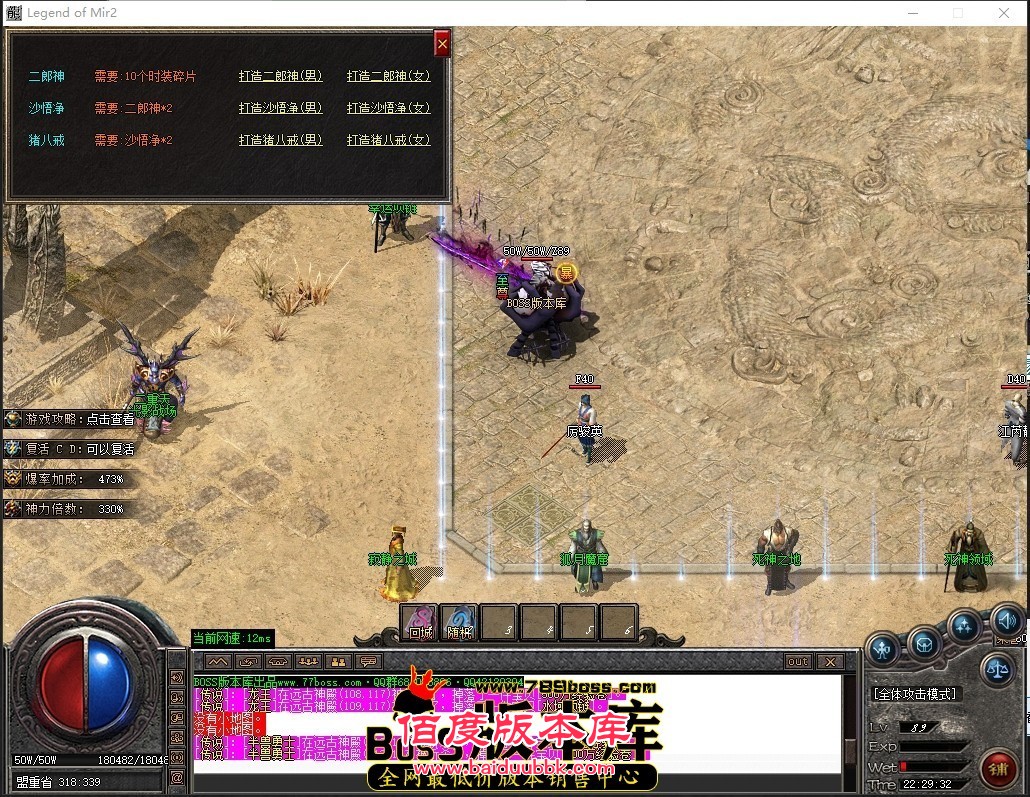
Task: Click the 打造猪八戒(女) link
Action: (x=388, y=140)
